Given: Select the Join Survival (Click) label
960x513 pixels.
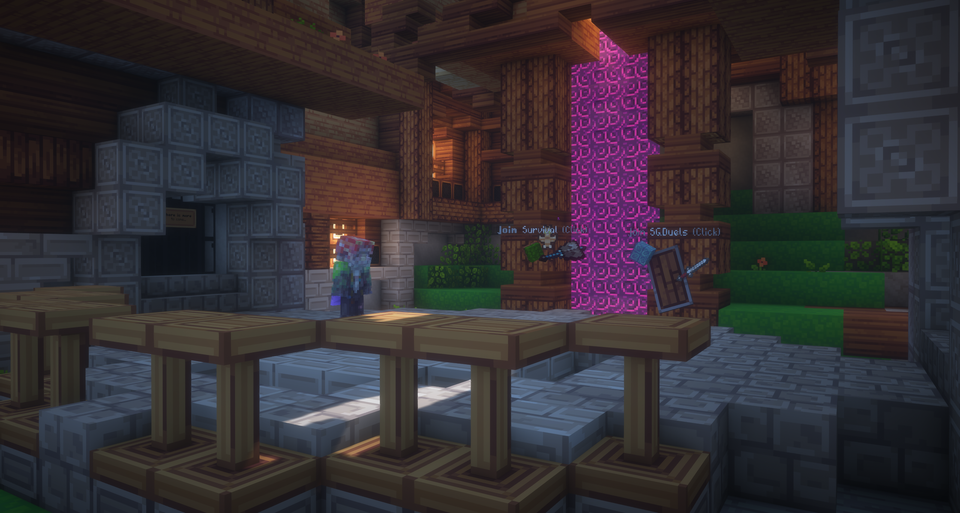Looking at the screenshot, I should [x=540, y=230].
